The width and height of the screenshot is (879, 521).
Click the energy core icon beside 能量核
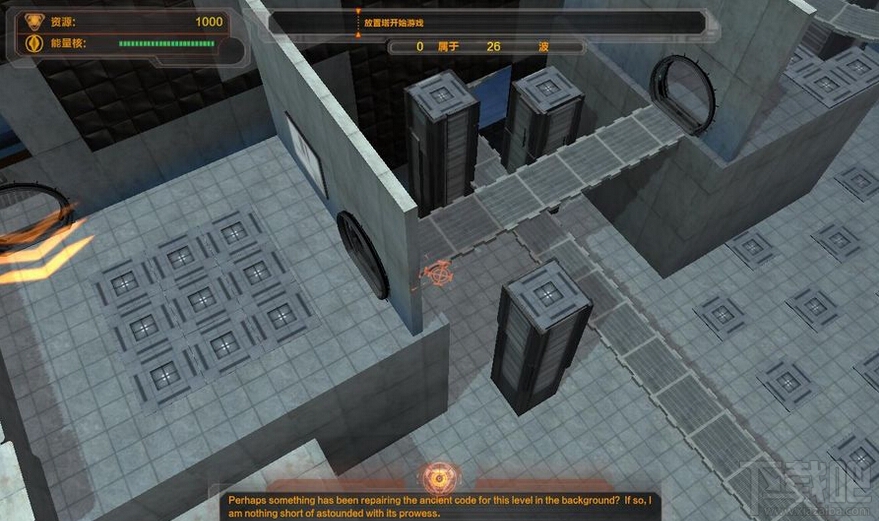(x=33, y=44)
